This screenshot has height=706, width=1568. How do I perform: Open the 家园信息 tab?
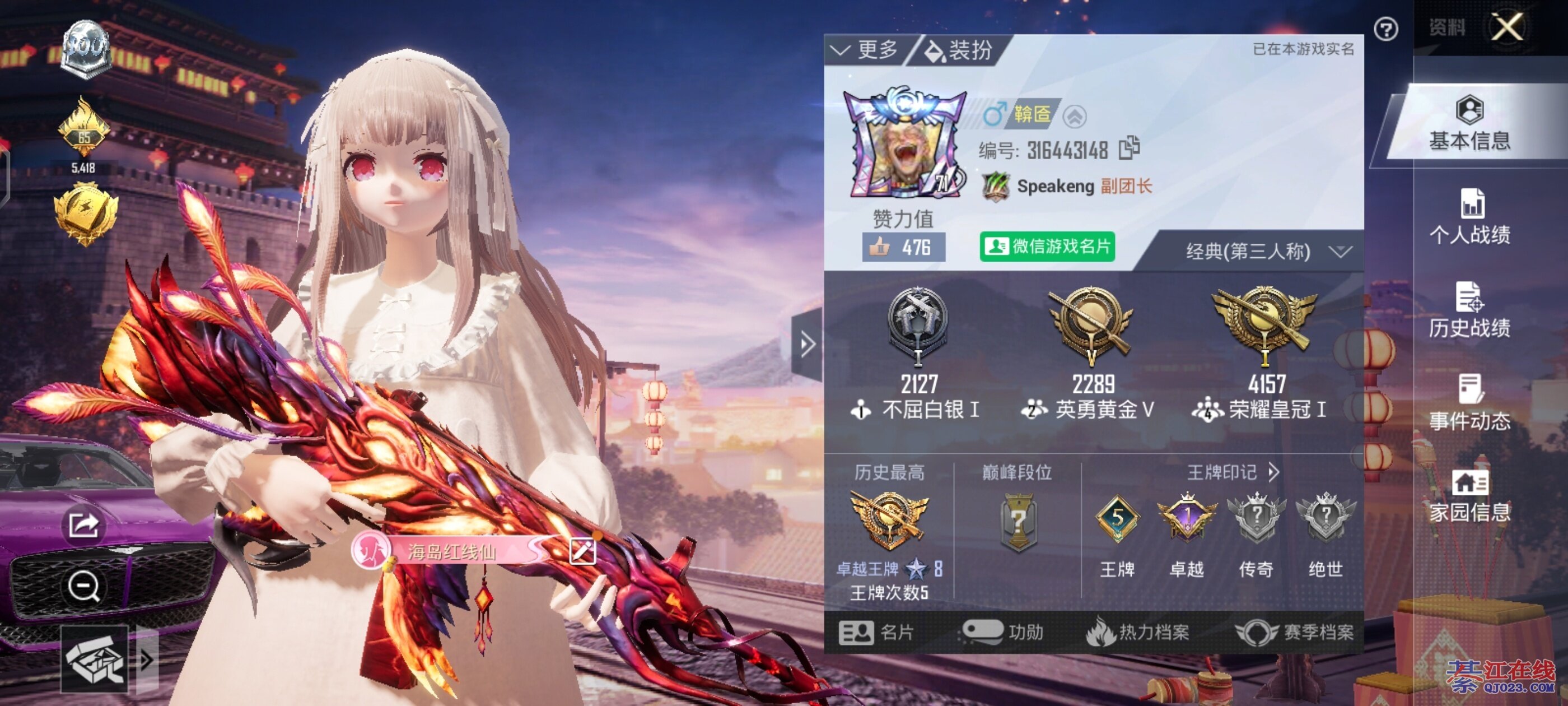point(1469,496)
